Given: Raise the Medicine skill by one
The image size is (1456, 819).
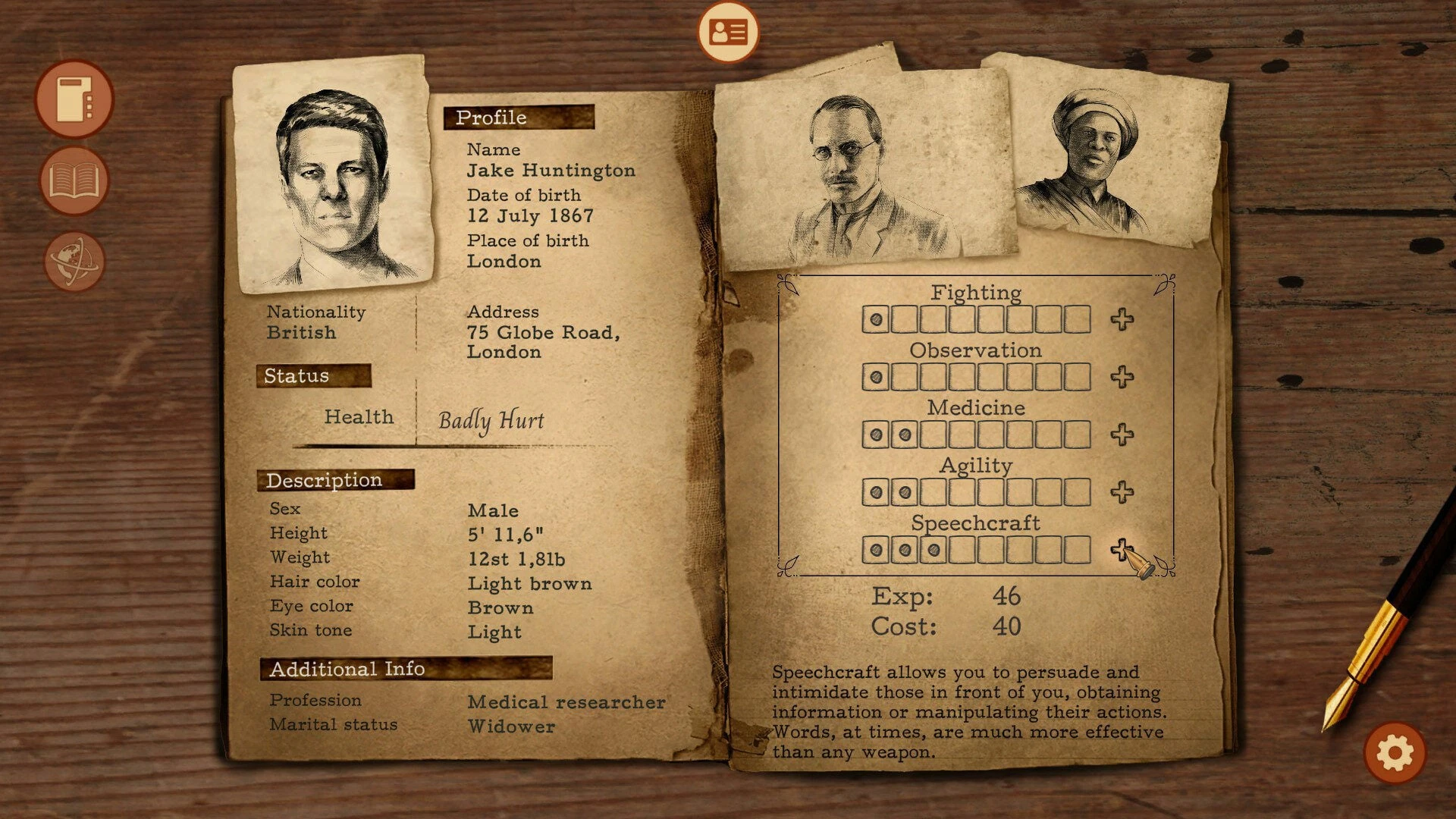Looking at the screenshot, I should [x=1122, y=435].
